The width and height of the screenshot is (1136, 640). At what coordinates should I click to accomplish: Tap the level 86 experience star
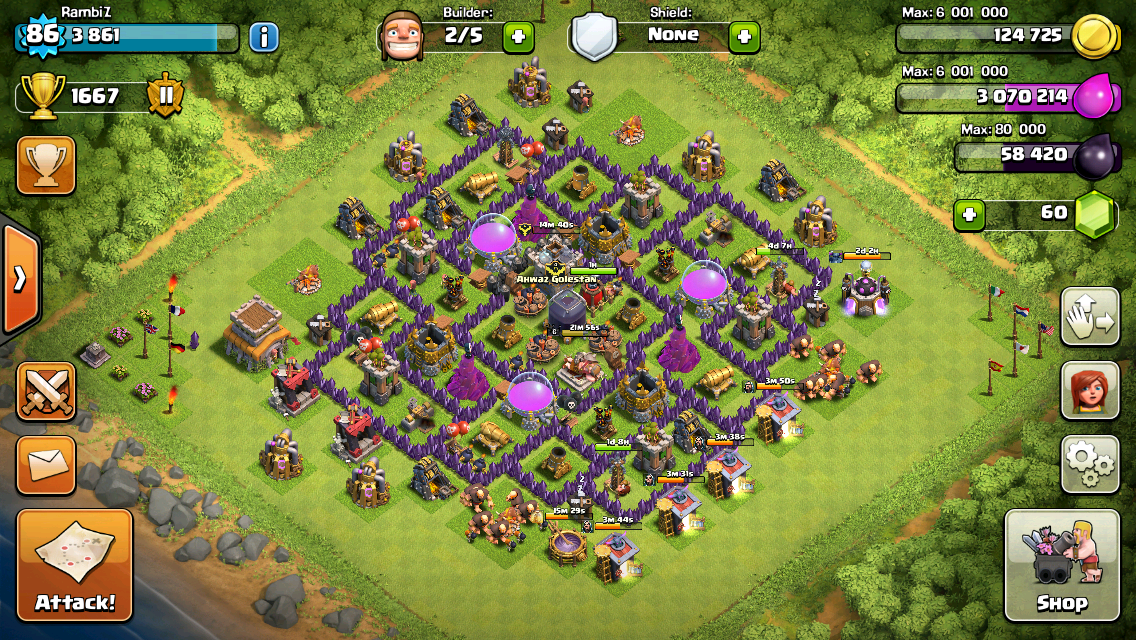42,36
